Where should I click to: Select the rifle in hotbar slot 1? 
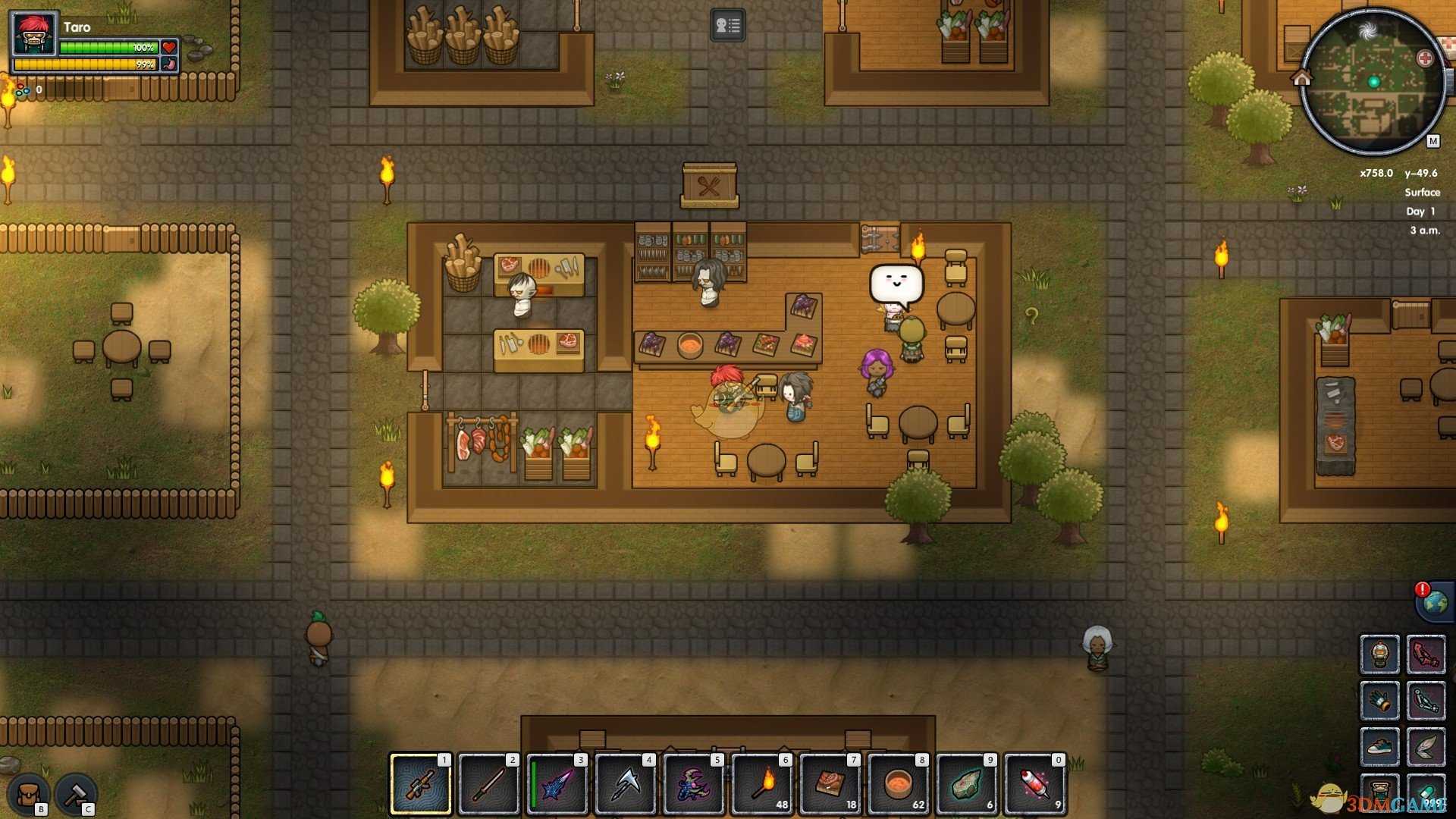tap(421, 784)
